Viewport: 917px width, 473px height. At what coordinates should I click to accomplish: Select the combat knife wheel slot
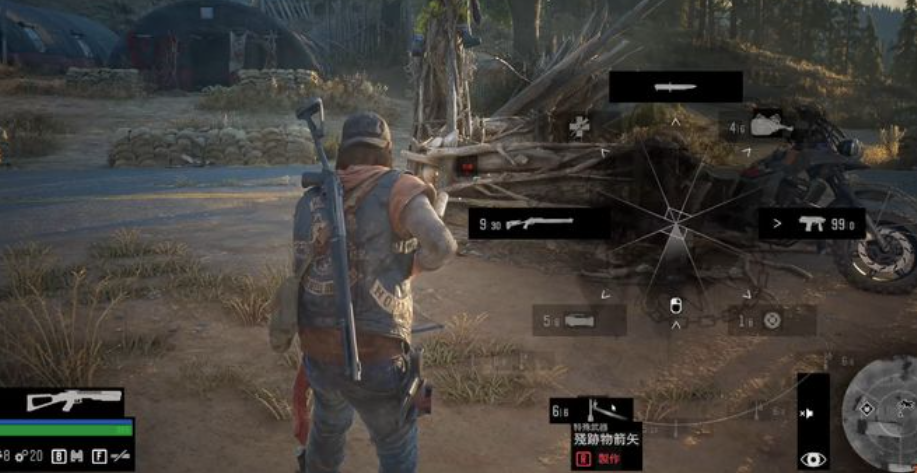[x=675, y=87]
